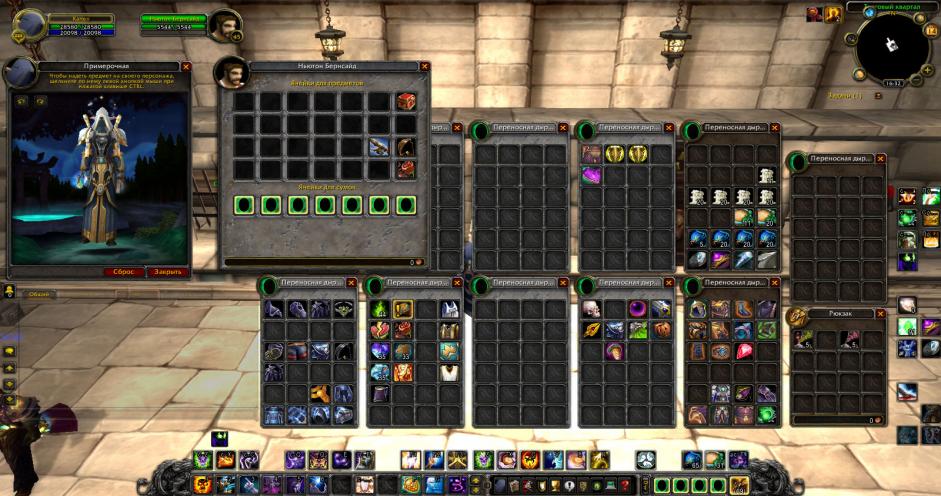Click the bank NPC portrait icon
Viewport: 941px width, 496px height.
(232, 73)
